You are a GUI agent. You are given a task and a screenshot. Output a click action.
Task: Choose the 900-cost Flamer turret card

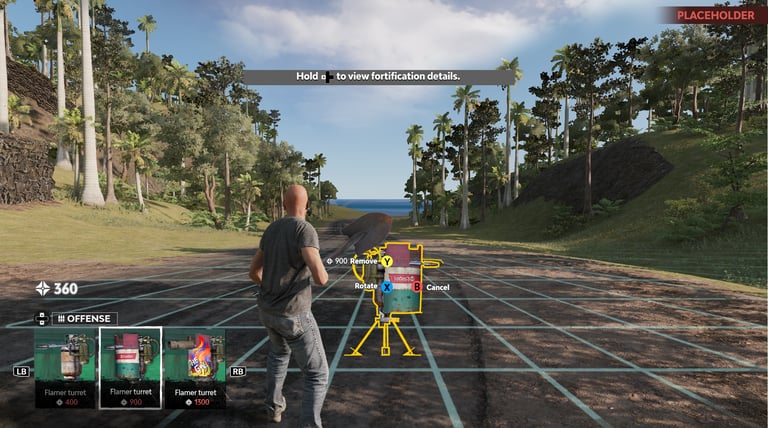130,367
